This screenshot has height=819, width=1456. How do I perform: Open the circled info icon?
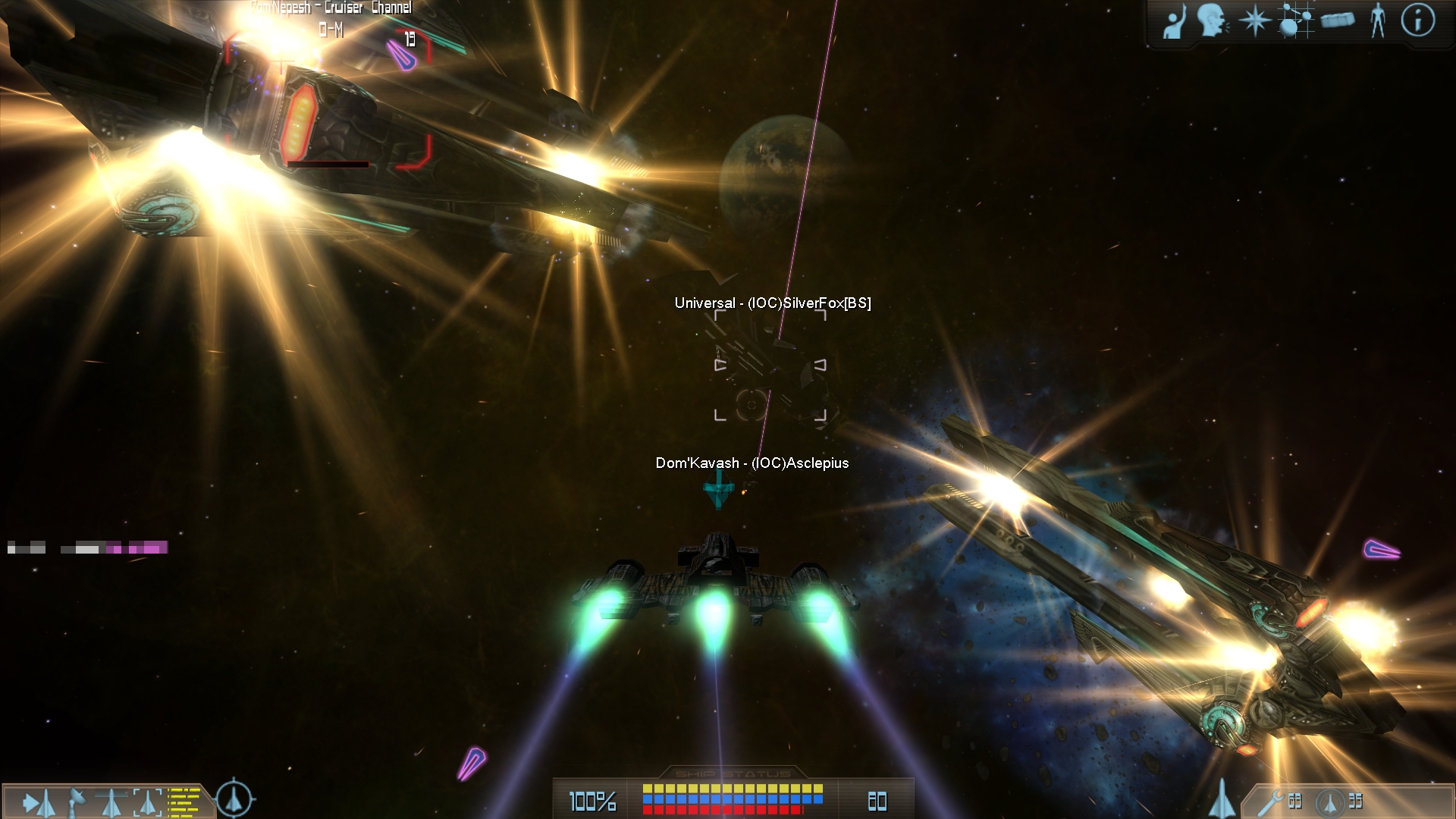pos(1418,20)
